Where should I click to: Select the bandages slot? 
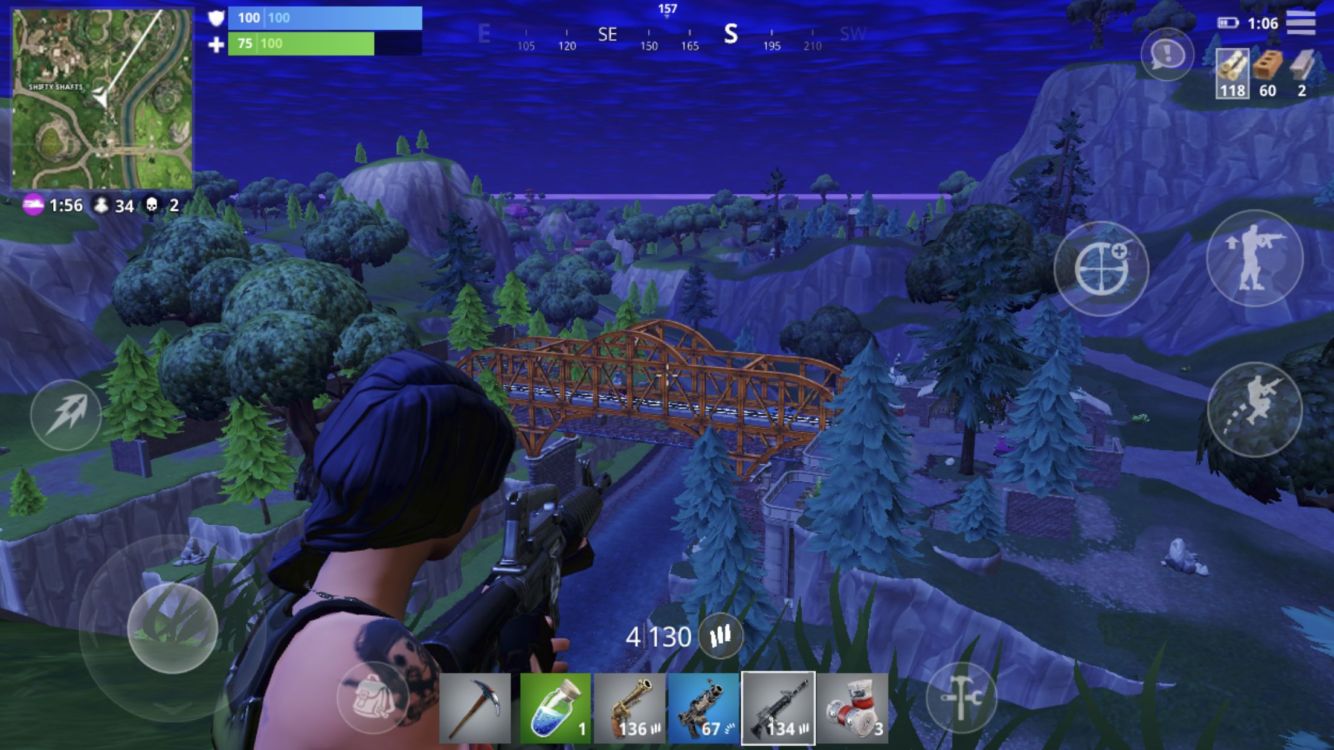tap(852, 708)
